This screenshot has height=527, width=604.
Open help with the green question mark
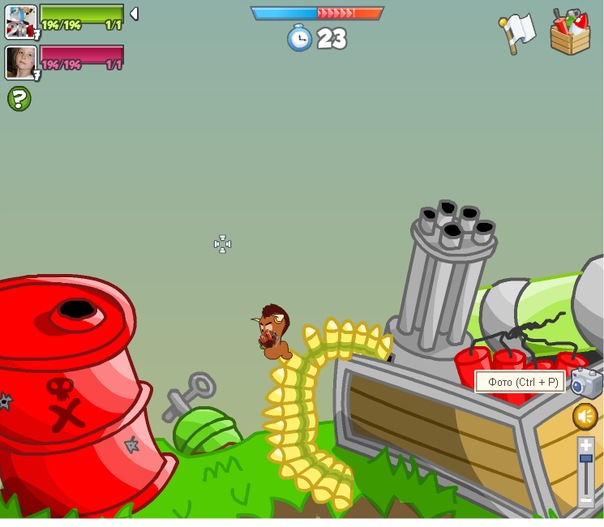tap(19, 98)
